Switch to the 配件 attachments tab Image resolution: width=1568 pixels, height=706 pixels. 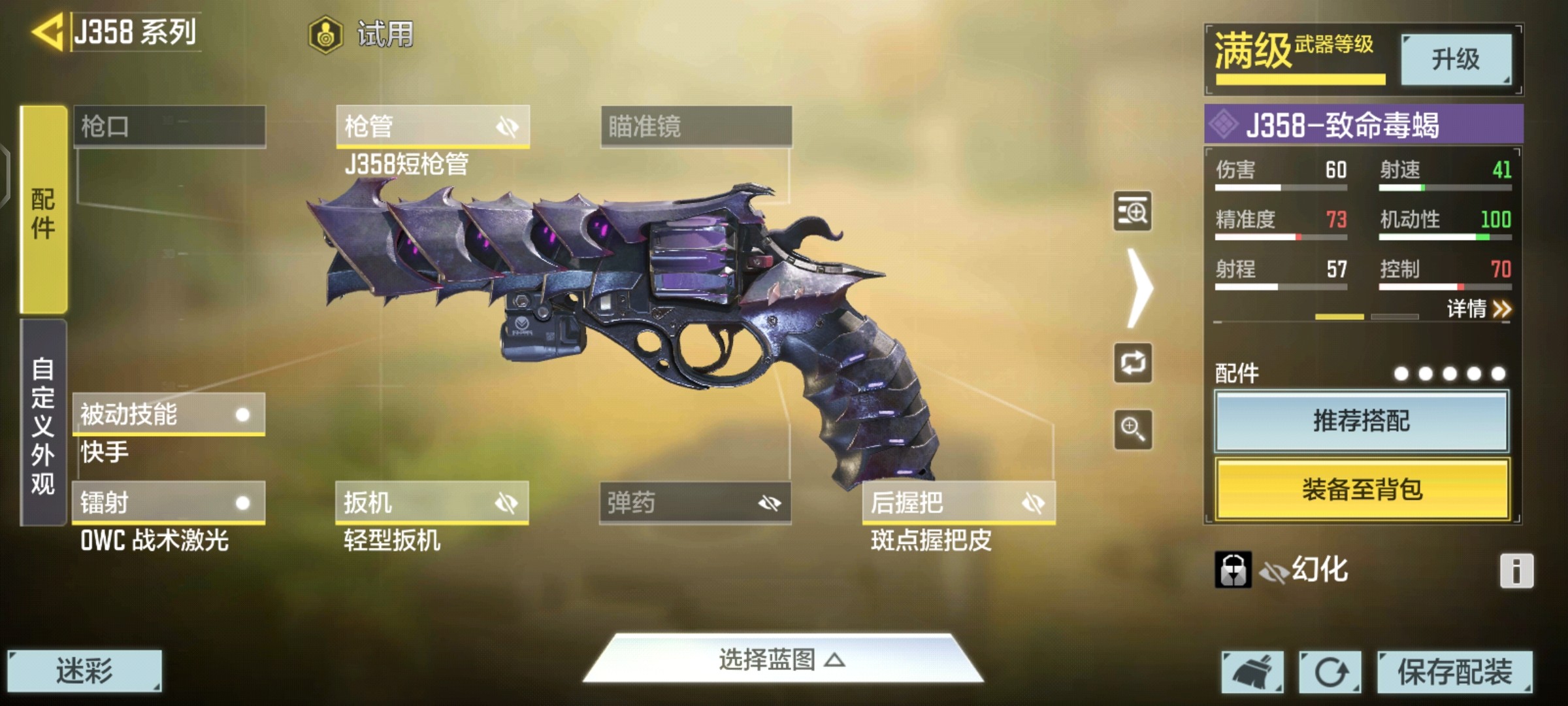(x=44, y=210)
